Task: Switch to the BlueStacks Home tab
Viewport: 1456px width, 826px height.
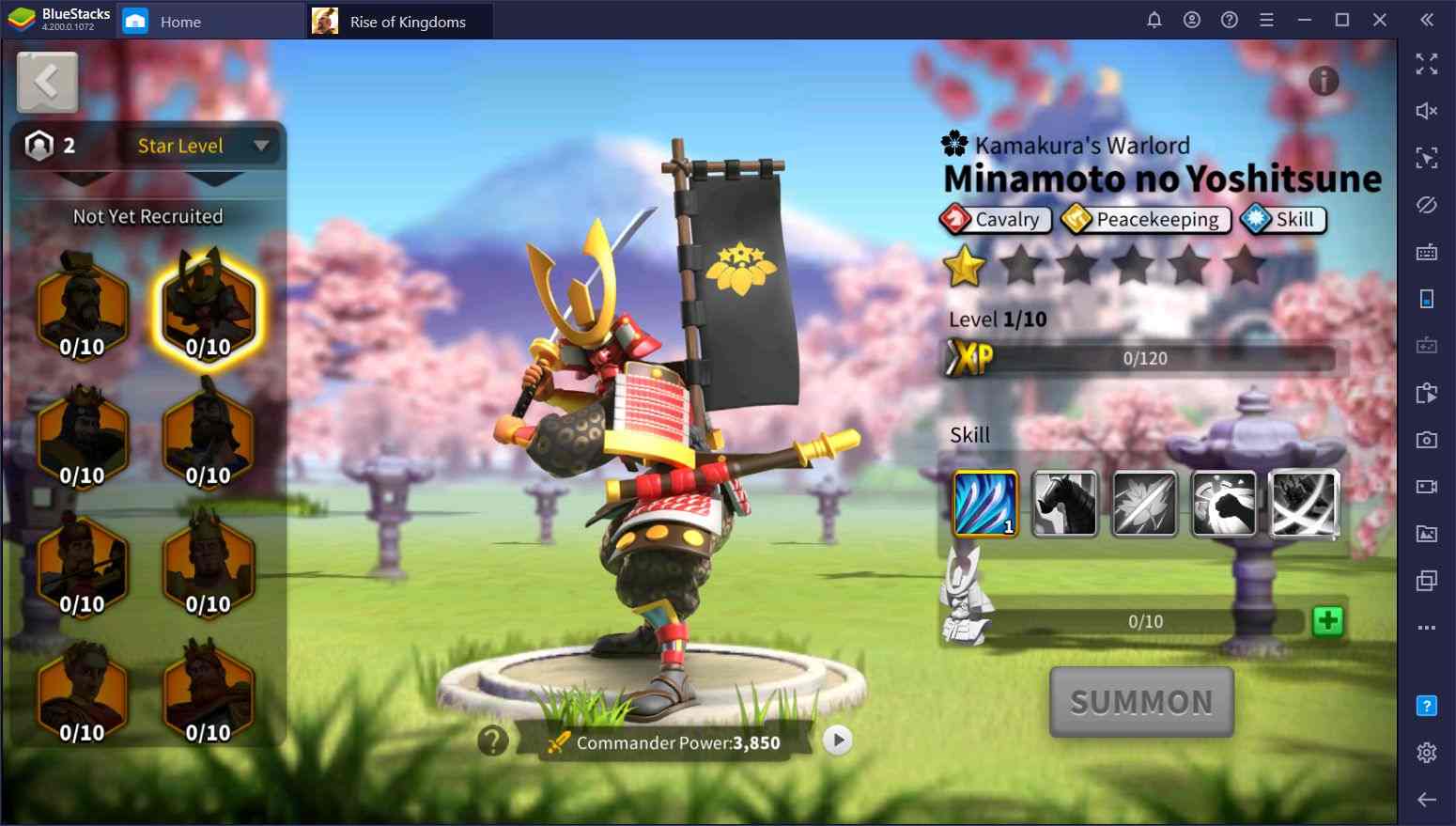Action: click(x=179, y=22)
